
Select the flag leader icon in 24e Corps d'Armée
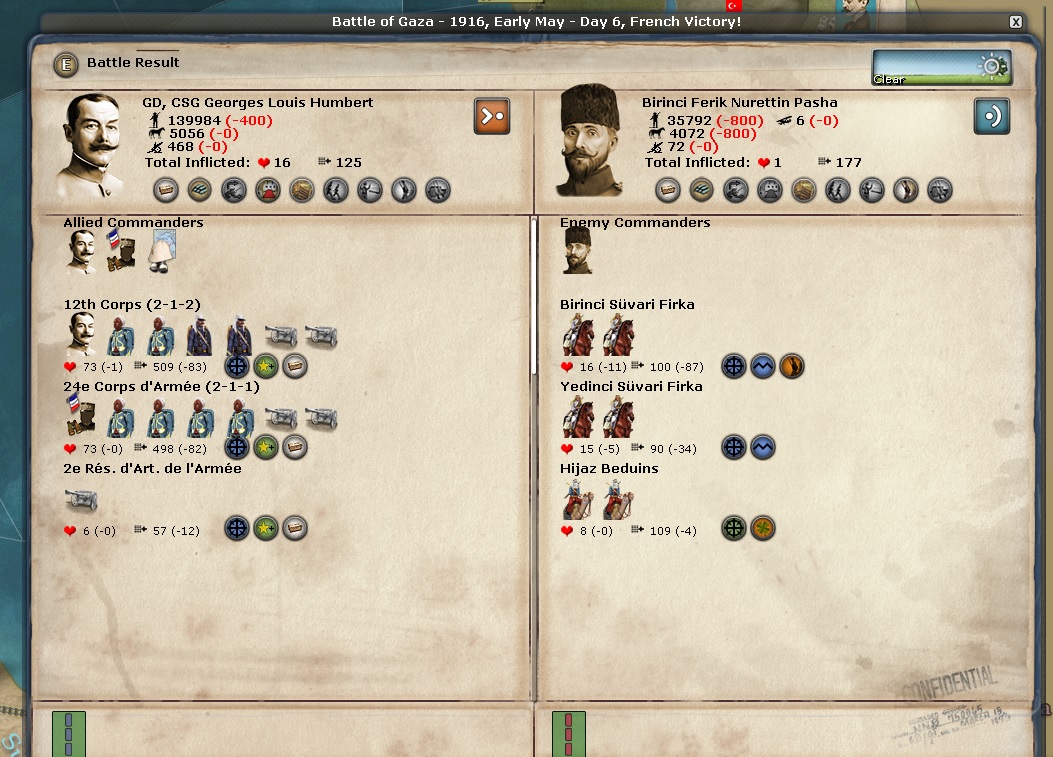tap(81, 416)
